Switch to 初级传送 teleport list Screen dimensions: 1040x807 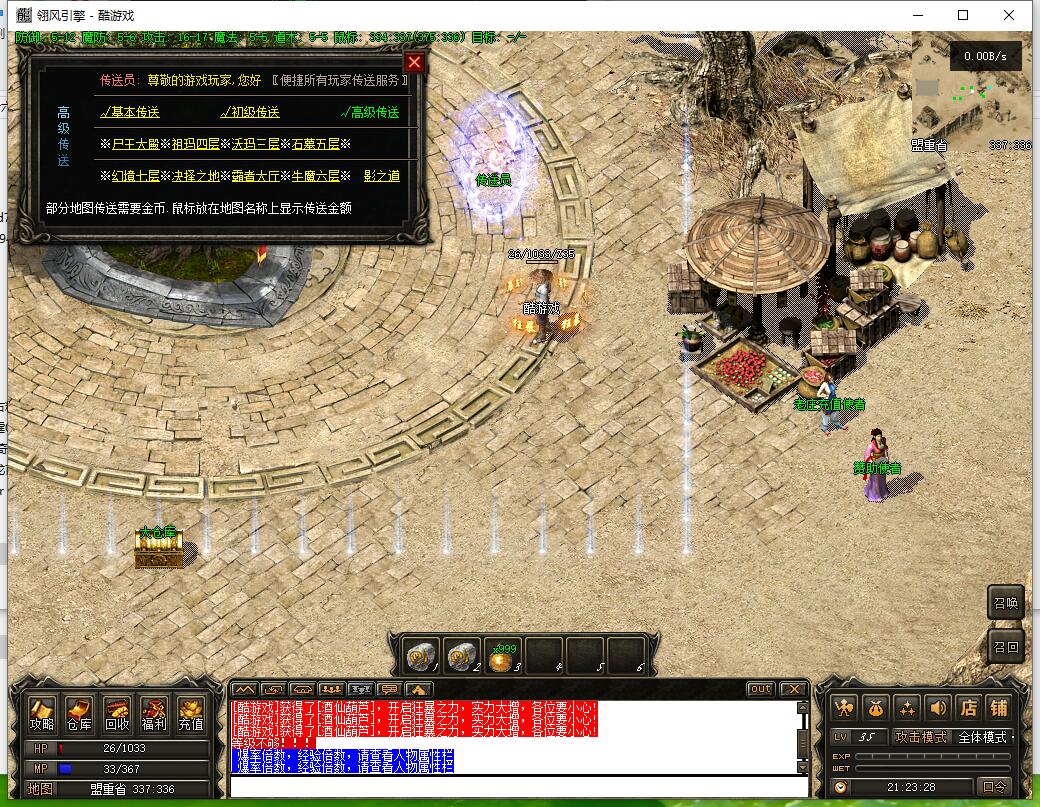coord(251,112)
